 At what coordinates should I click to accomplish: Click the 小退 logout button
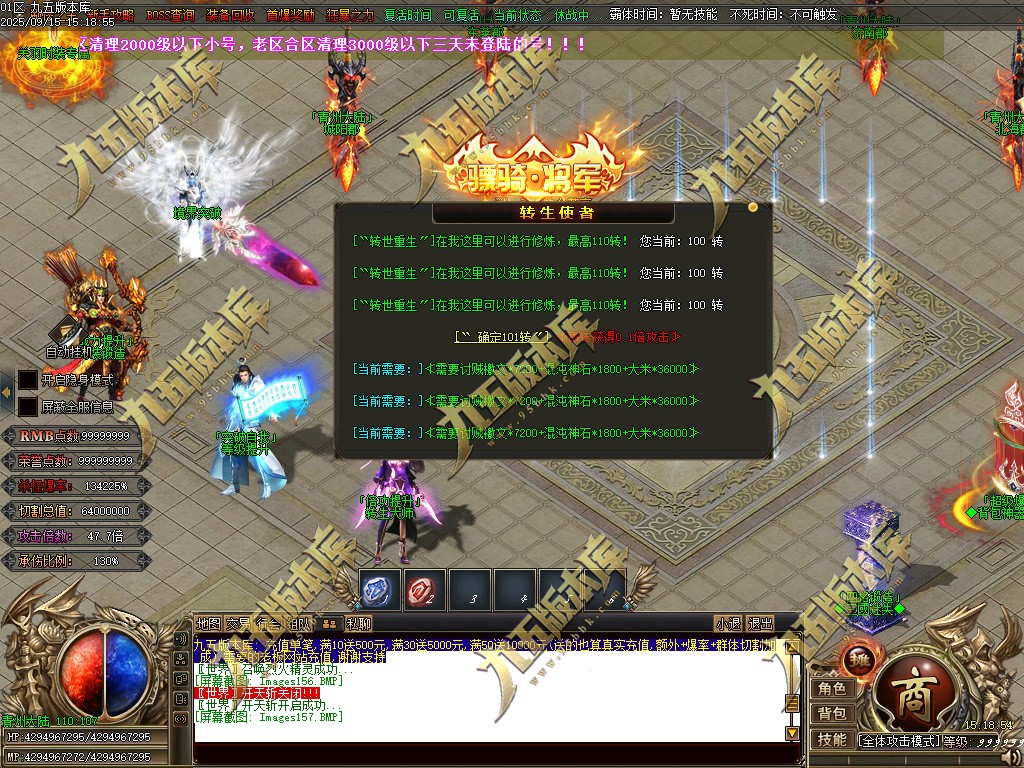click(728, 623)
